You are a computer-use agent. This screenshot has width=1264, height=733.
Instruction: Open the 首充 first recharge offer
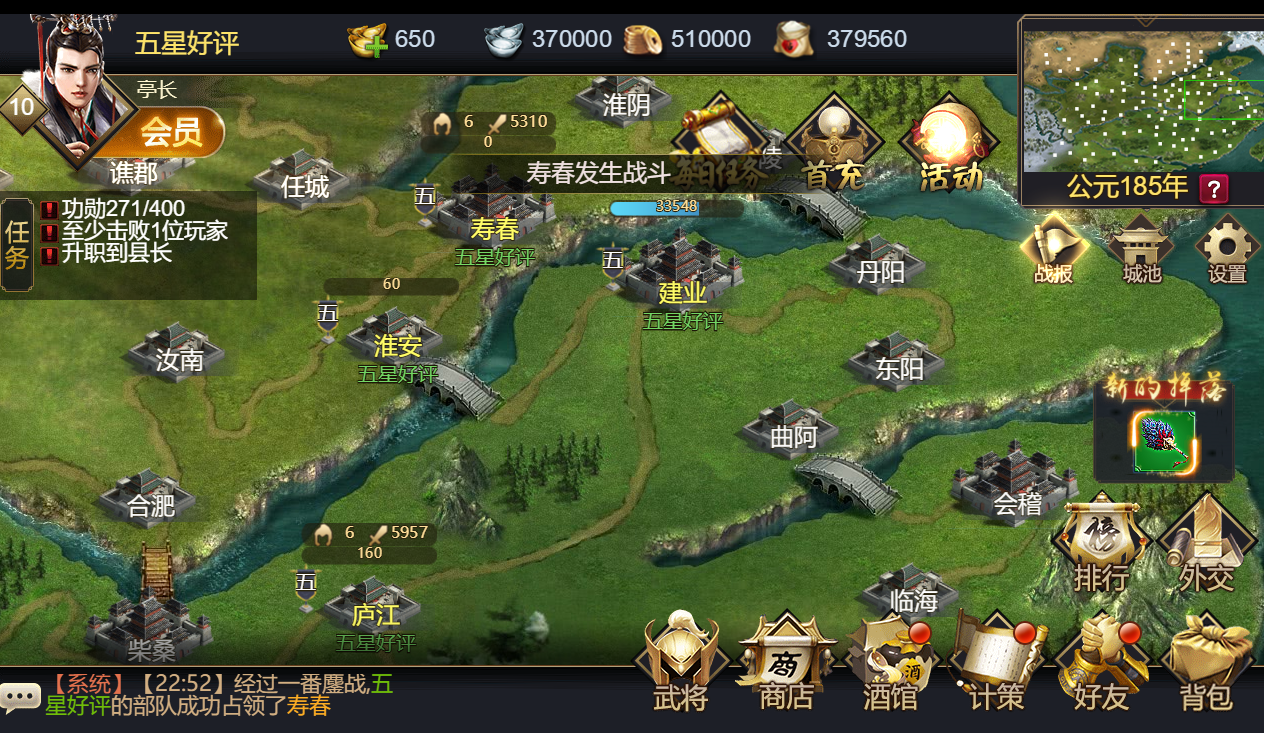click(x=834, y=145)
